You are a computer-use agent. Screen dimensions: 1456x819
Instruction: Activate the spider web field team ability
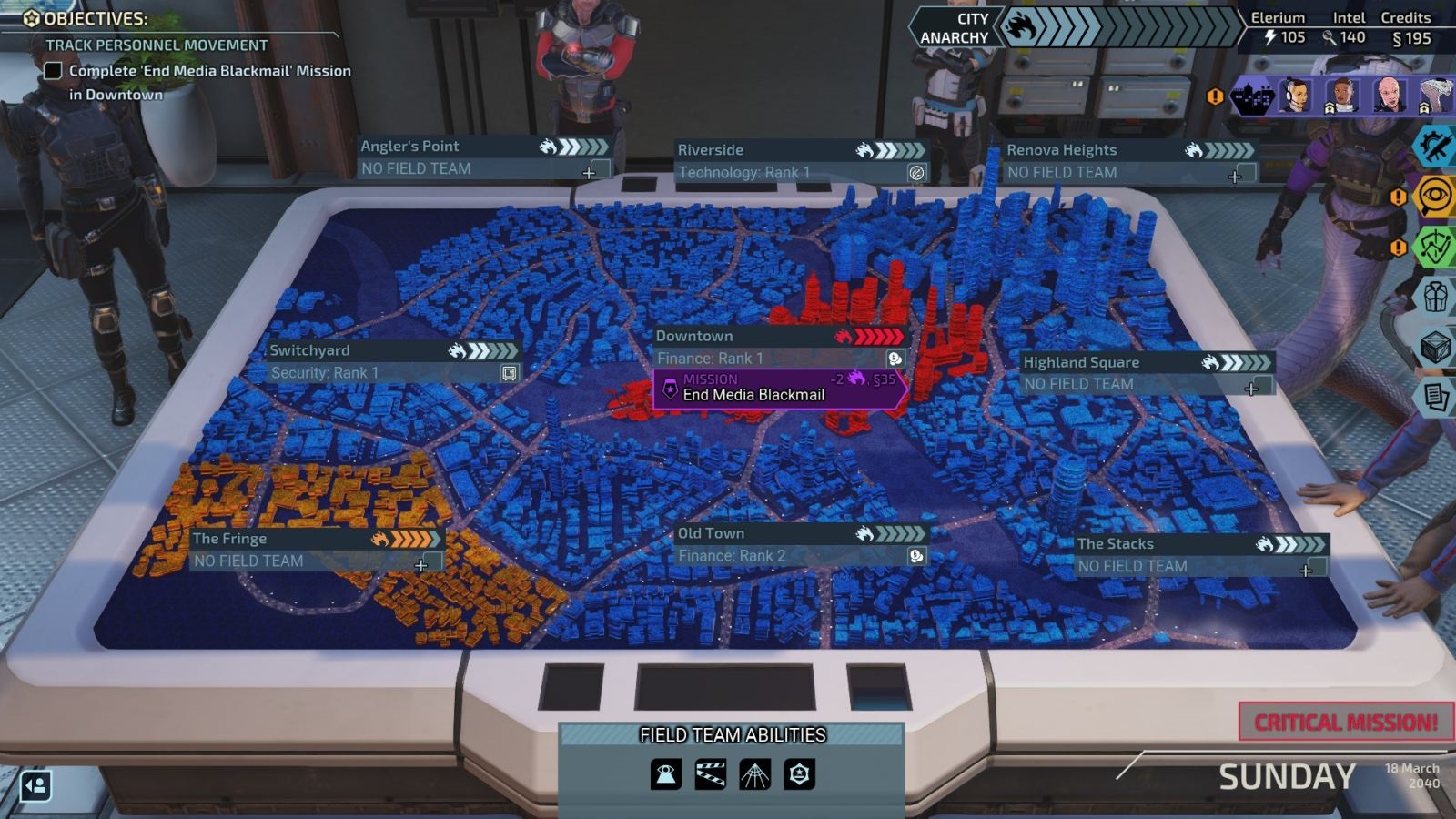coord(754,774)
